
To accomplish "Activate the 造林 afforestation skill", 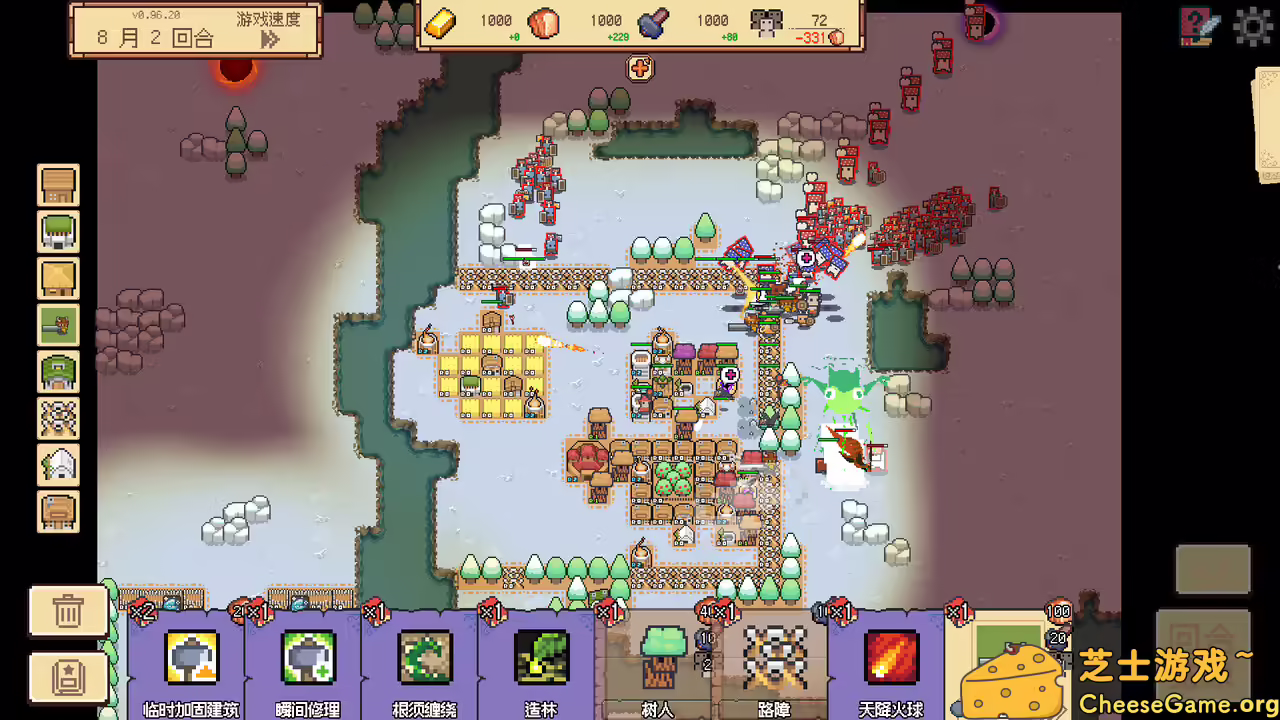I will [540, 657].
